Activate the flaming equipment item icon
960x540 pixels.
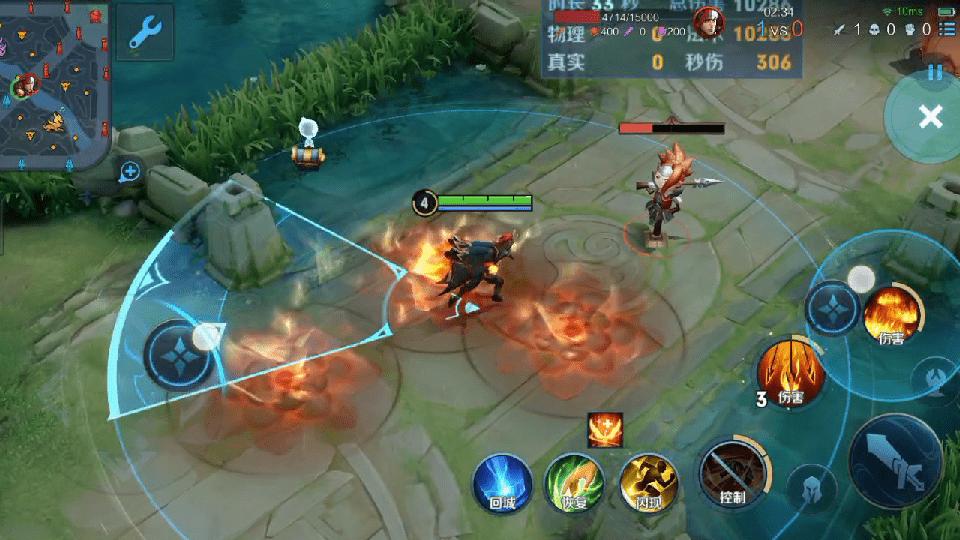605,430
